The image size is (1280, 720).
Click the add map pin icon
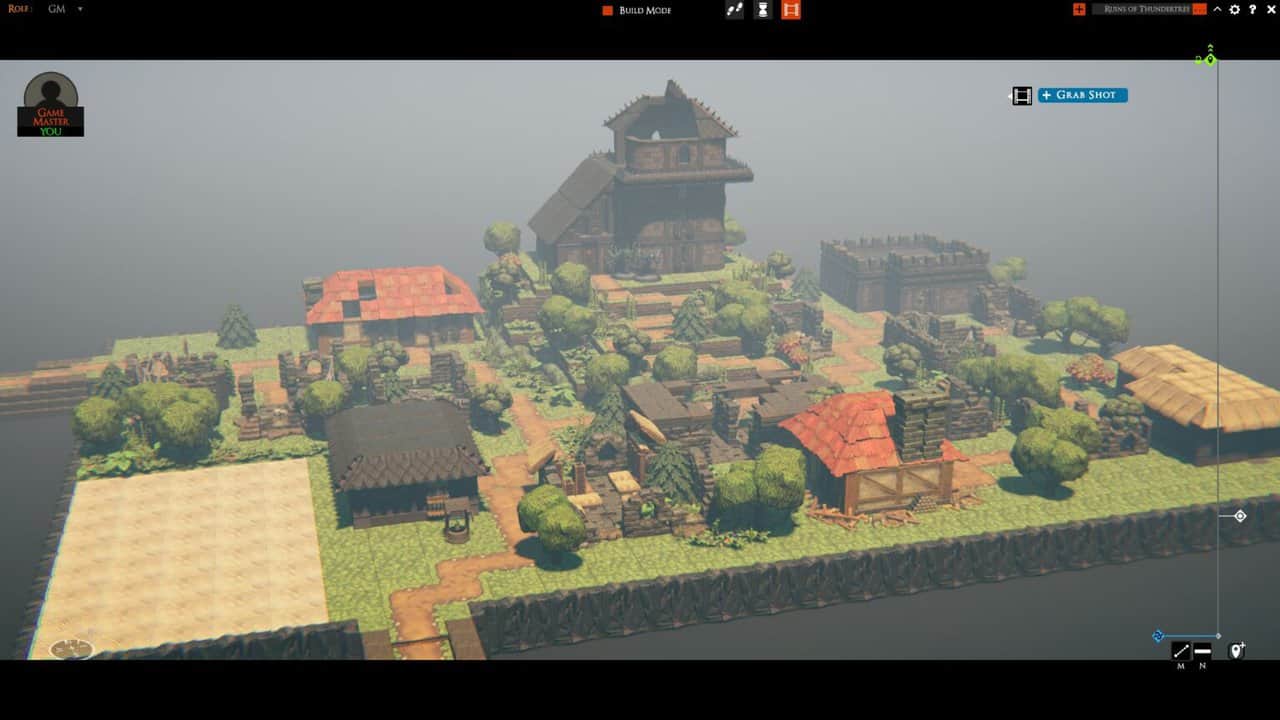[x=1236, y=650]
